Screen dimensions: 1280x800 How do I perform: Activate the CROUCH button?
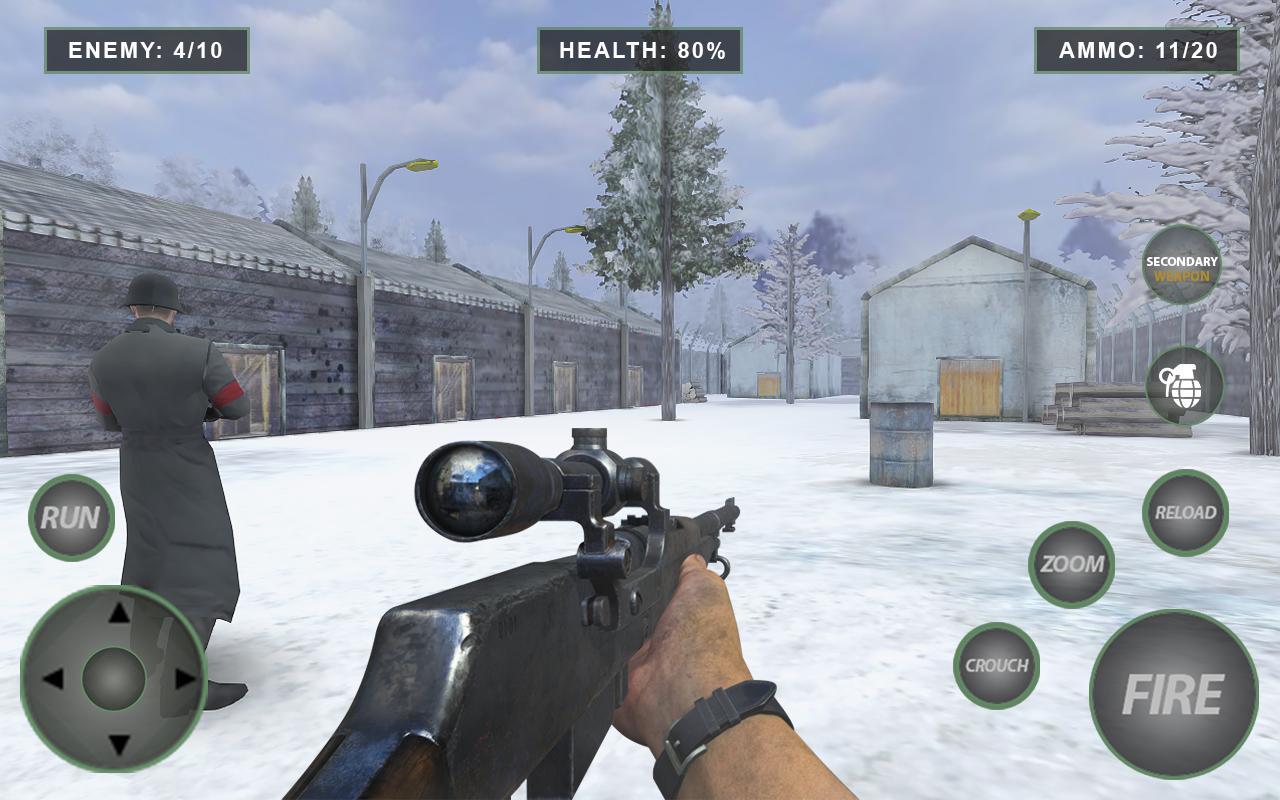click(996, 665)
